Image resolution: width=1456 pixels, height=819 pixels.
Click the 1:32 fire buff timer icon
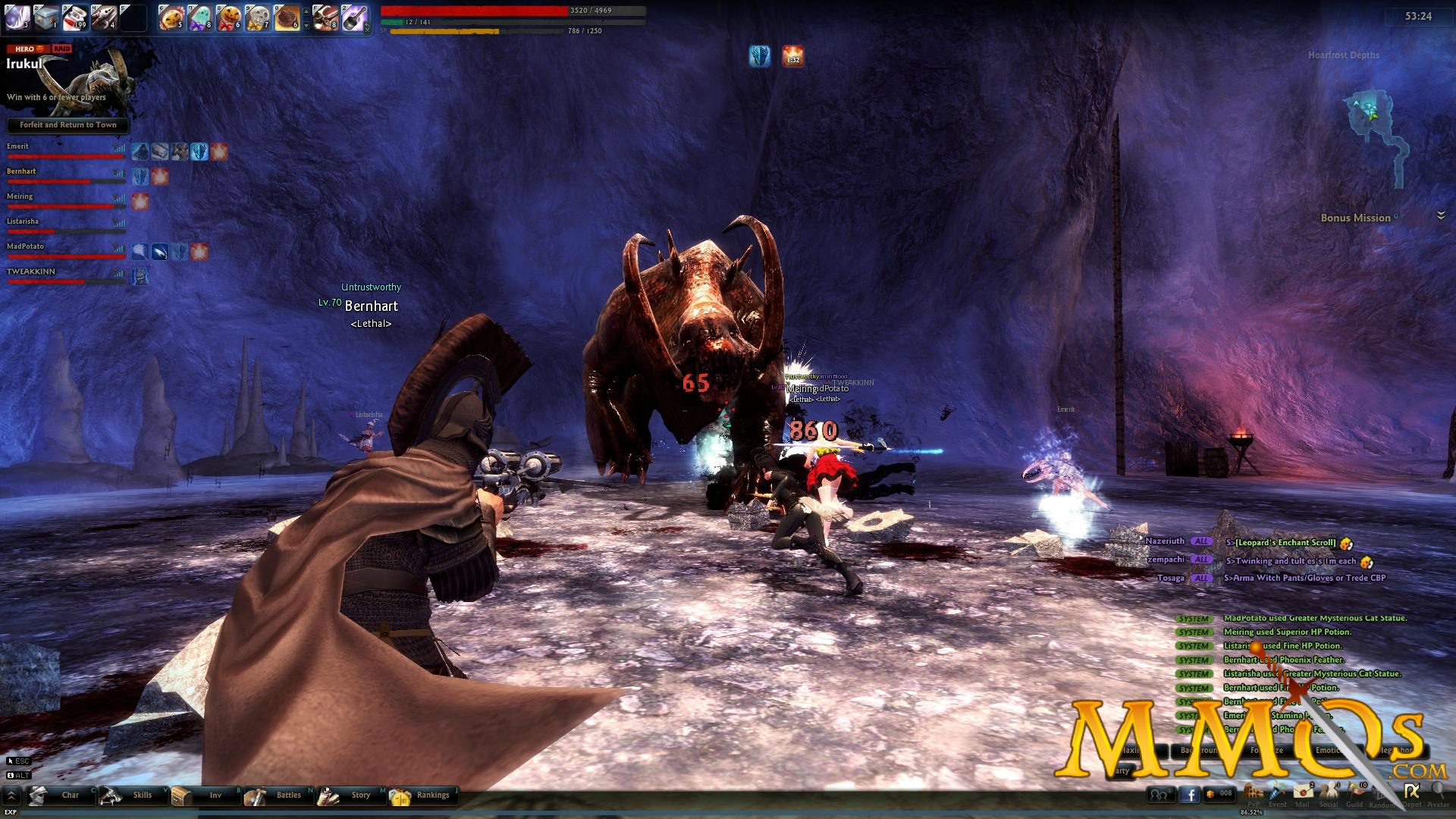coord(792,56)
